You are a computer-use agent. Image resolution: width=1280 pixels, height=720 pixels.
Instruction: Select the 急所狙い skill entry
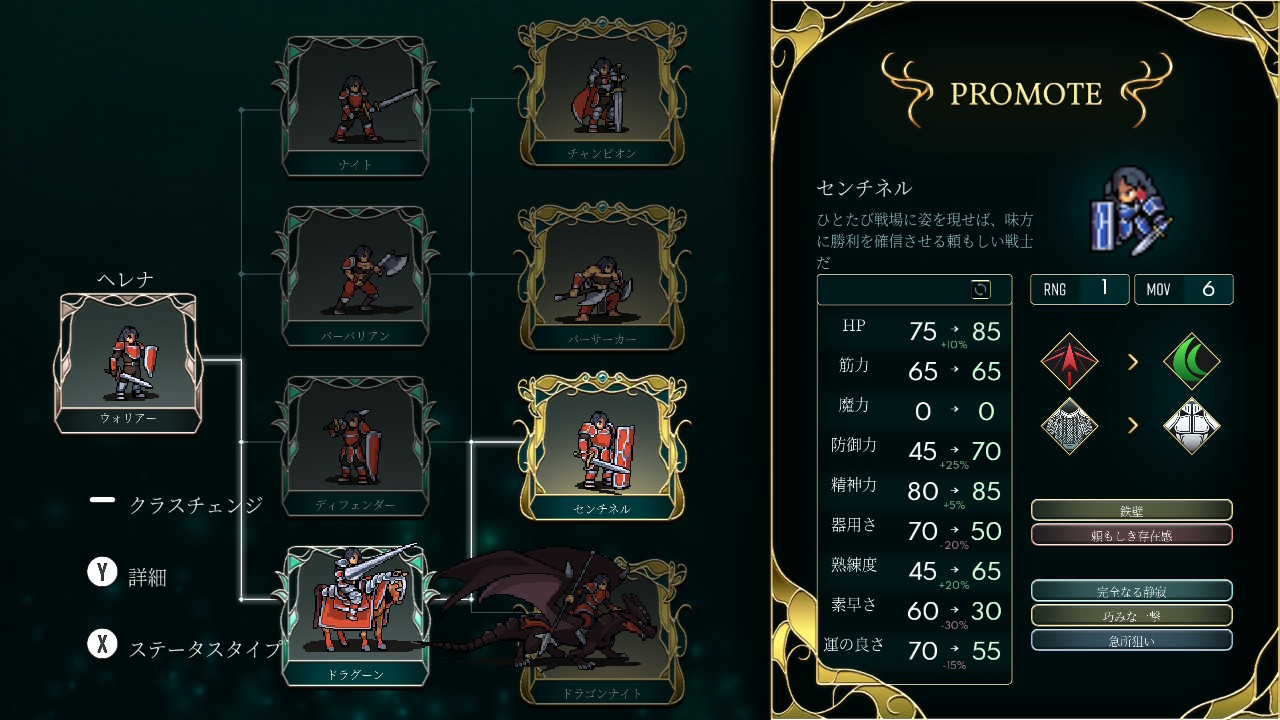1131,640
